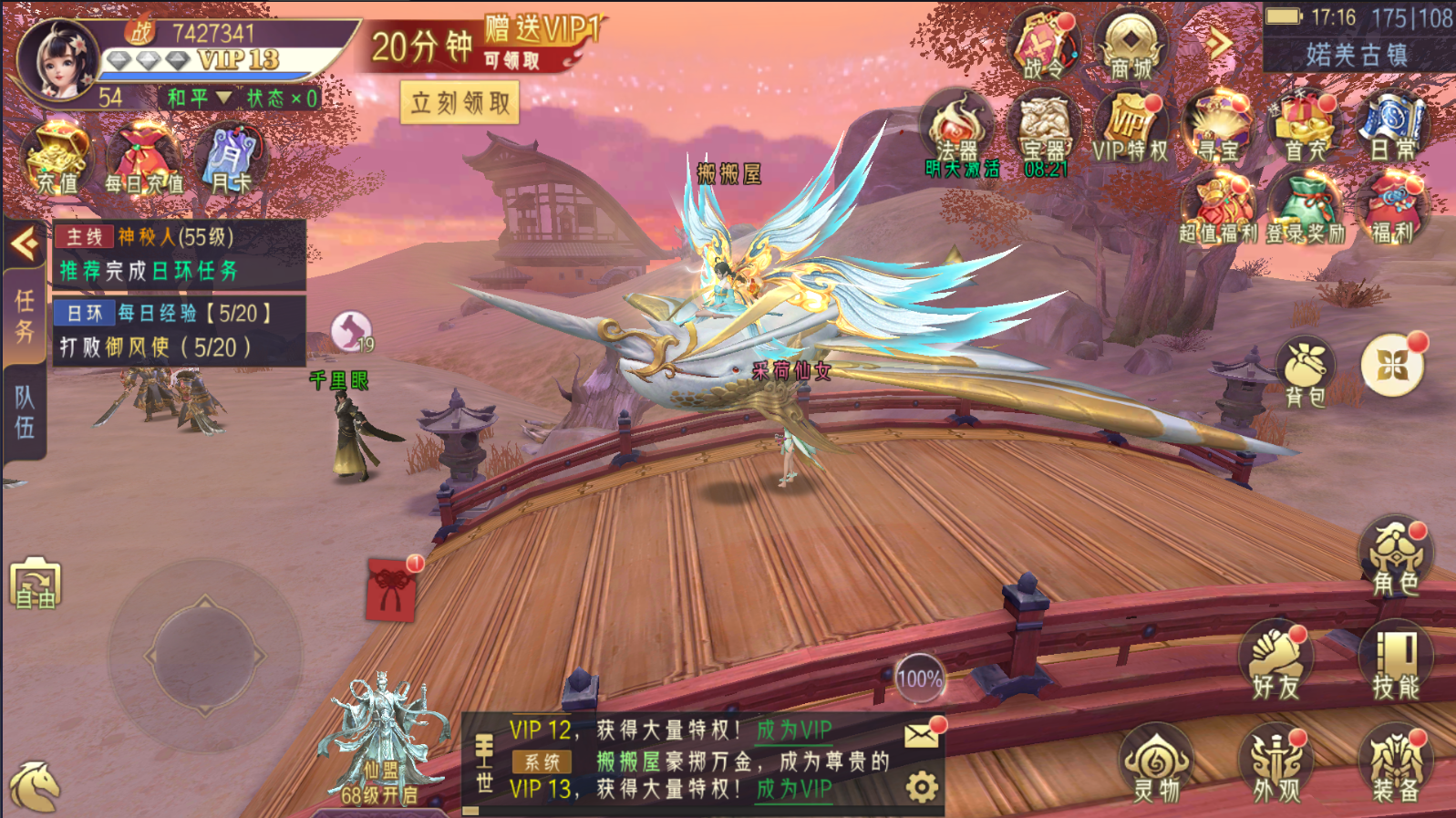Open the 技能 skills menu
The height and width of the screenshot is (818, 1456).
[x=1395, y=661]
